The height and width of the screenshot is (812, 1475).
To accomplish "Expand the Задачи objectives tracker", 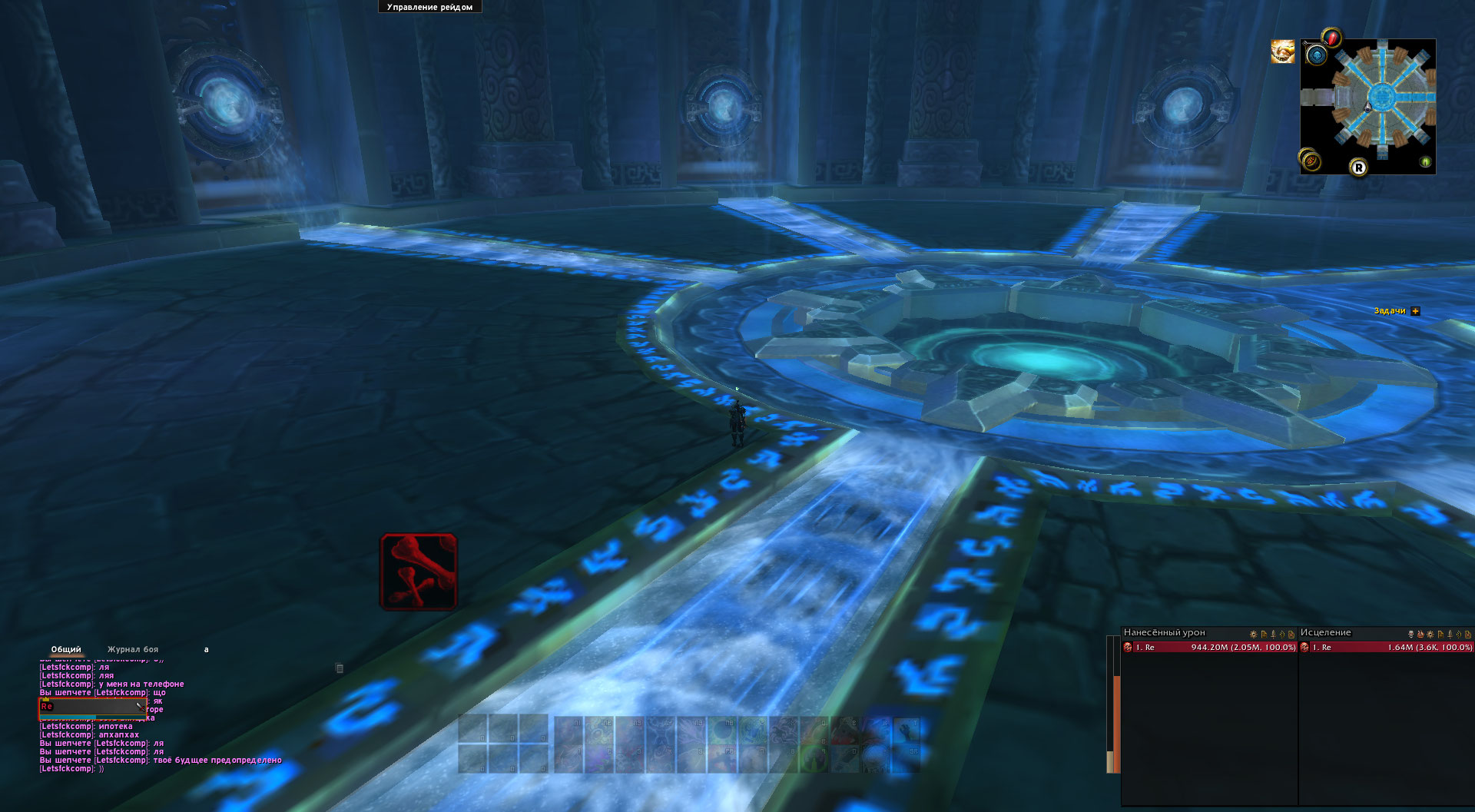I will (1415, 311).
